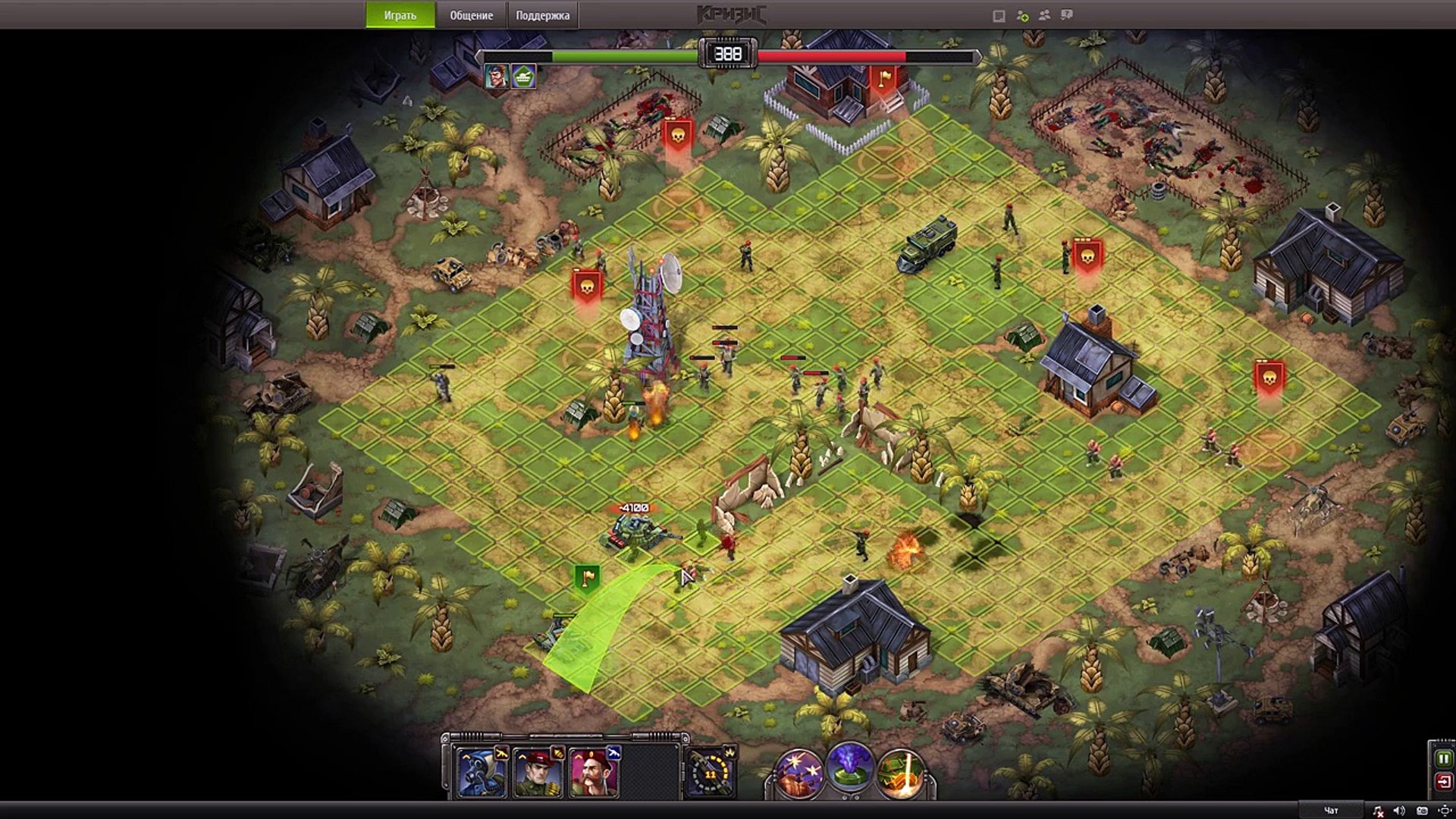Activate the purple smoke ability
This screenshot has height=819, width=1456.
click(850, 767)
